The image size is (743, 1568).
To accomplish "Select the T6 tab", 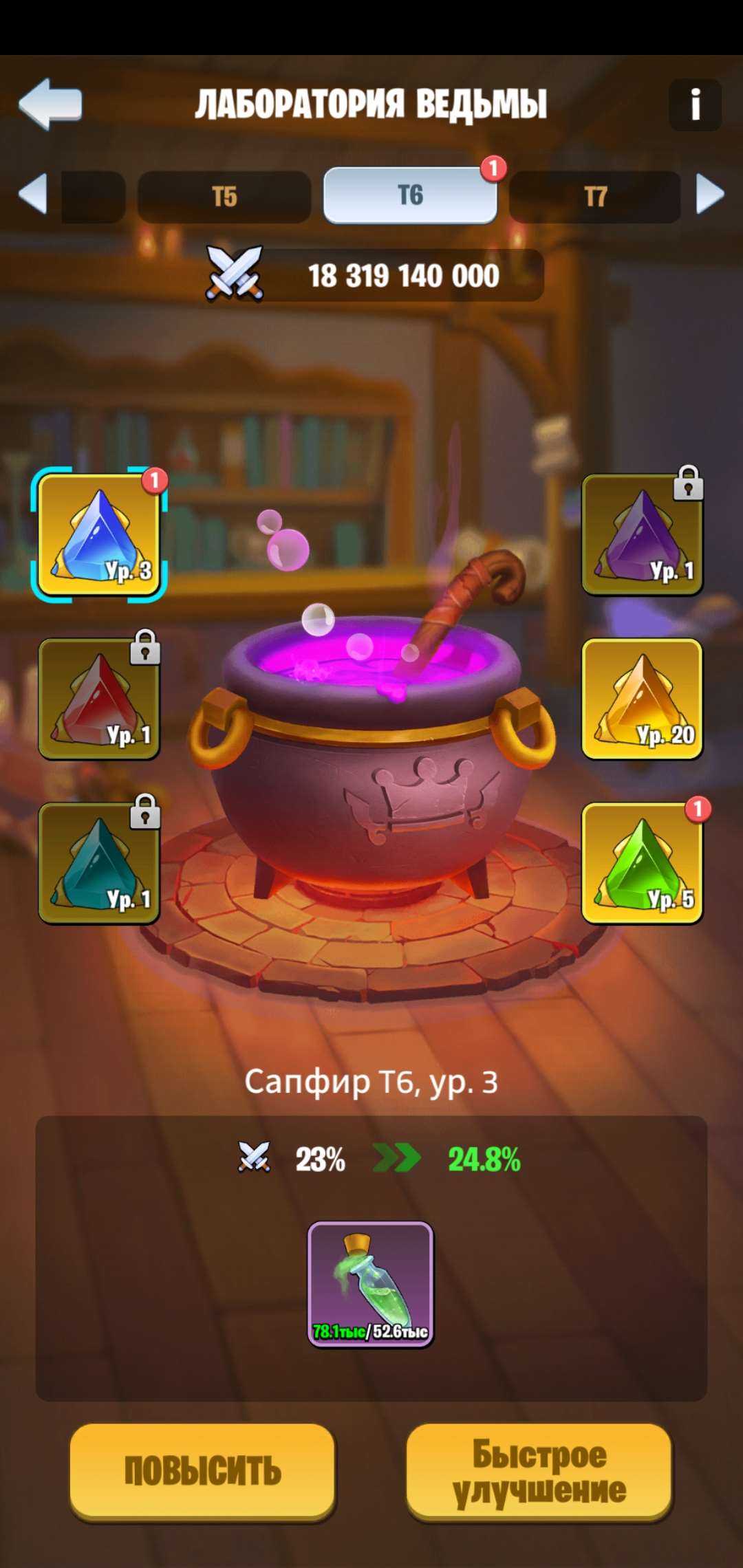I will 410,196.
